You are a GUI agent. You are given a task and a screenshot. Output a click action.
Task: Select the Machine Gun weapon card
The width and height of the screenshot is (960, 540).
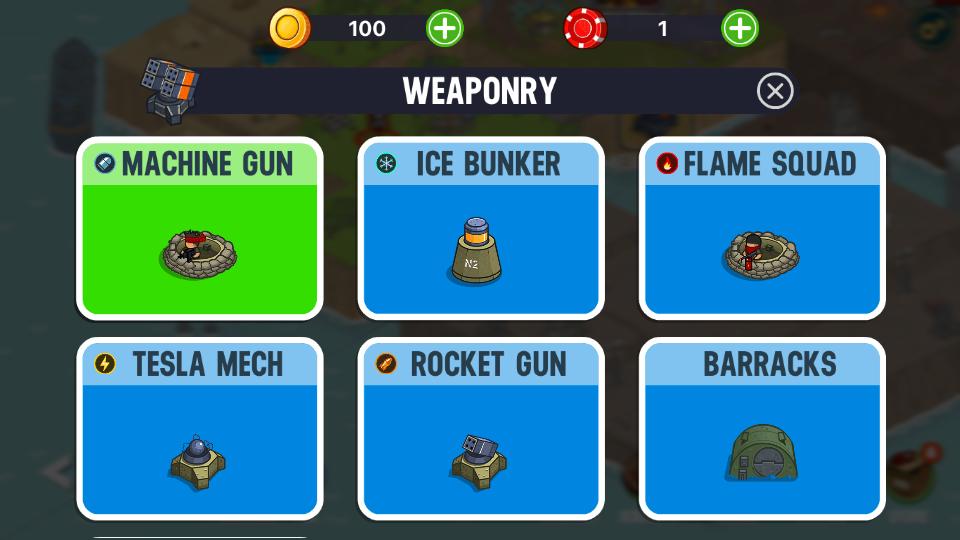pyautogui.click(x=200, y=230)
